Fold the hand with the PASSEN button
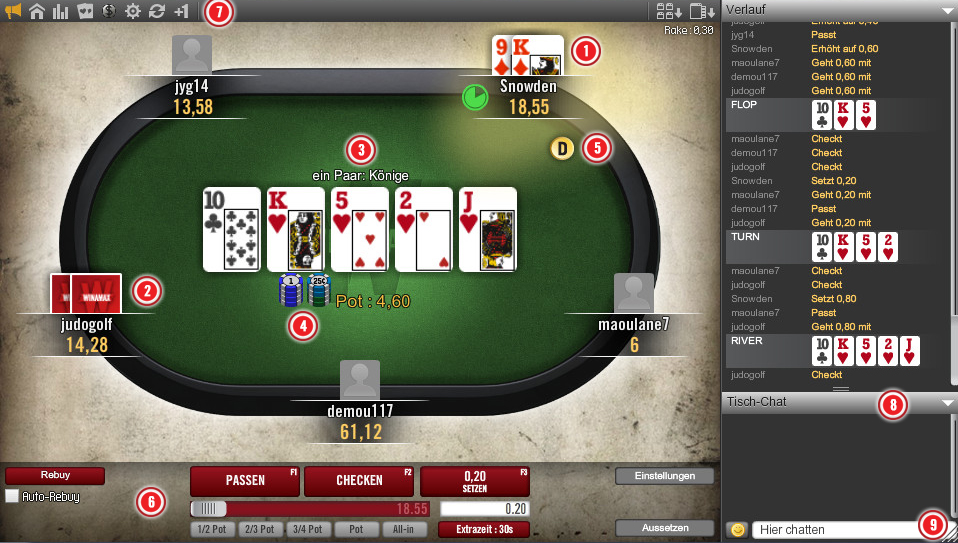This screenshot has height=543, width=958. click(245, 481)
